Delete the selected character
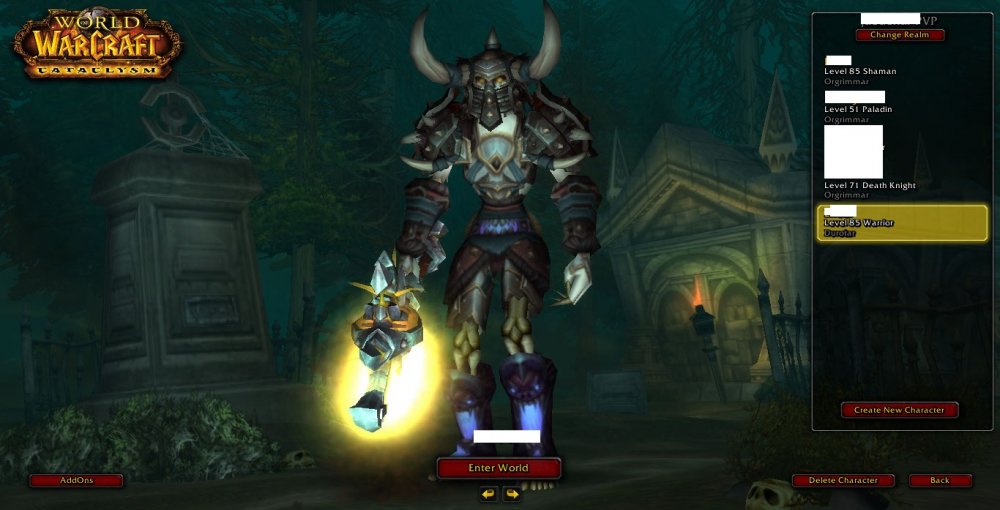 point(843,481)
